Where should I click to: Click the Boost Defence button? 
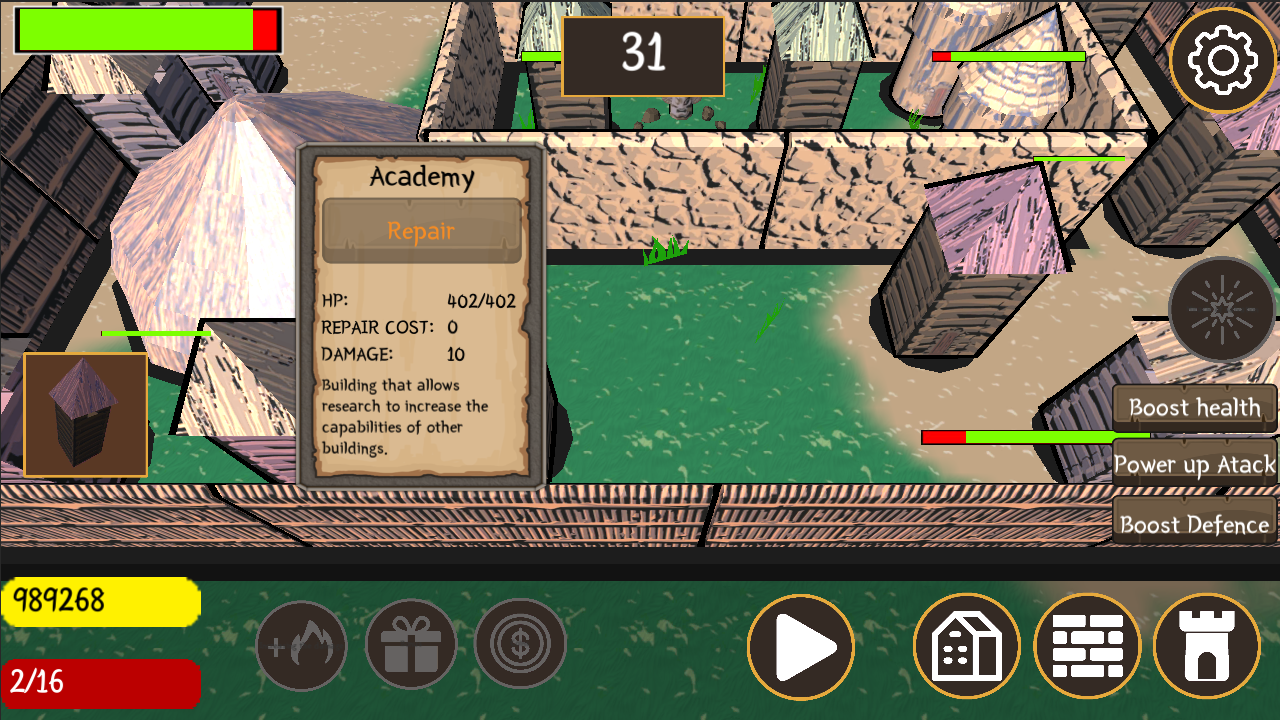point(1194,522)
